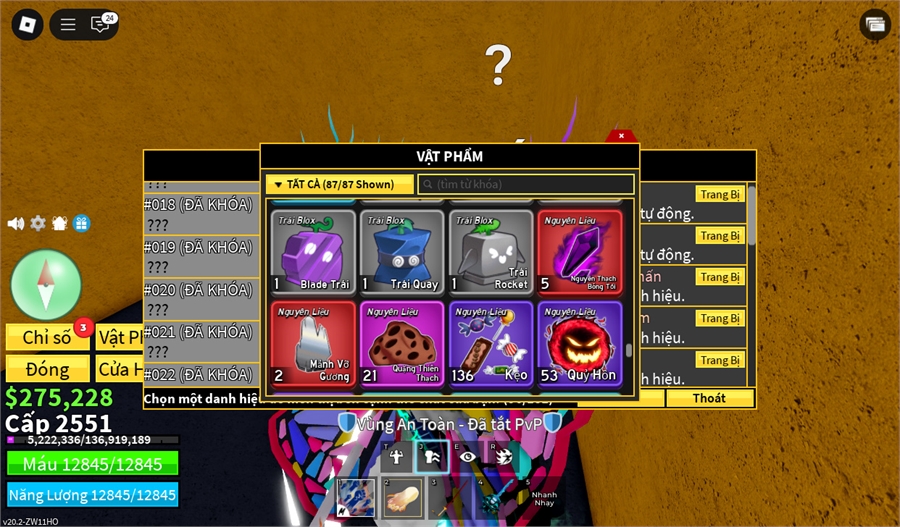Open the gear settings icon

pos(38,223)
